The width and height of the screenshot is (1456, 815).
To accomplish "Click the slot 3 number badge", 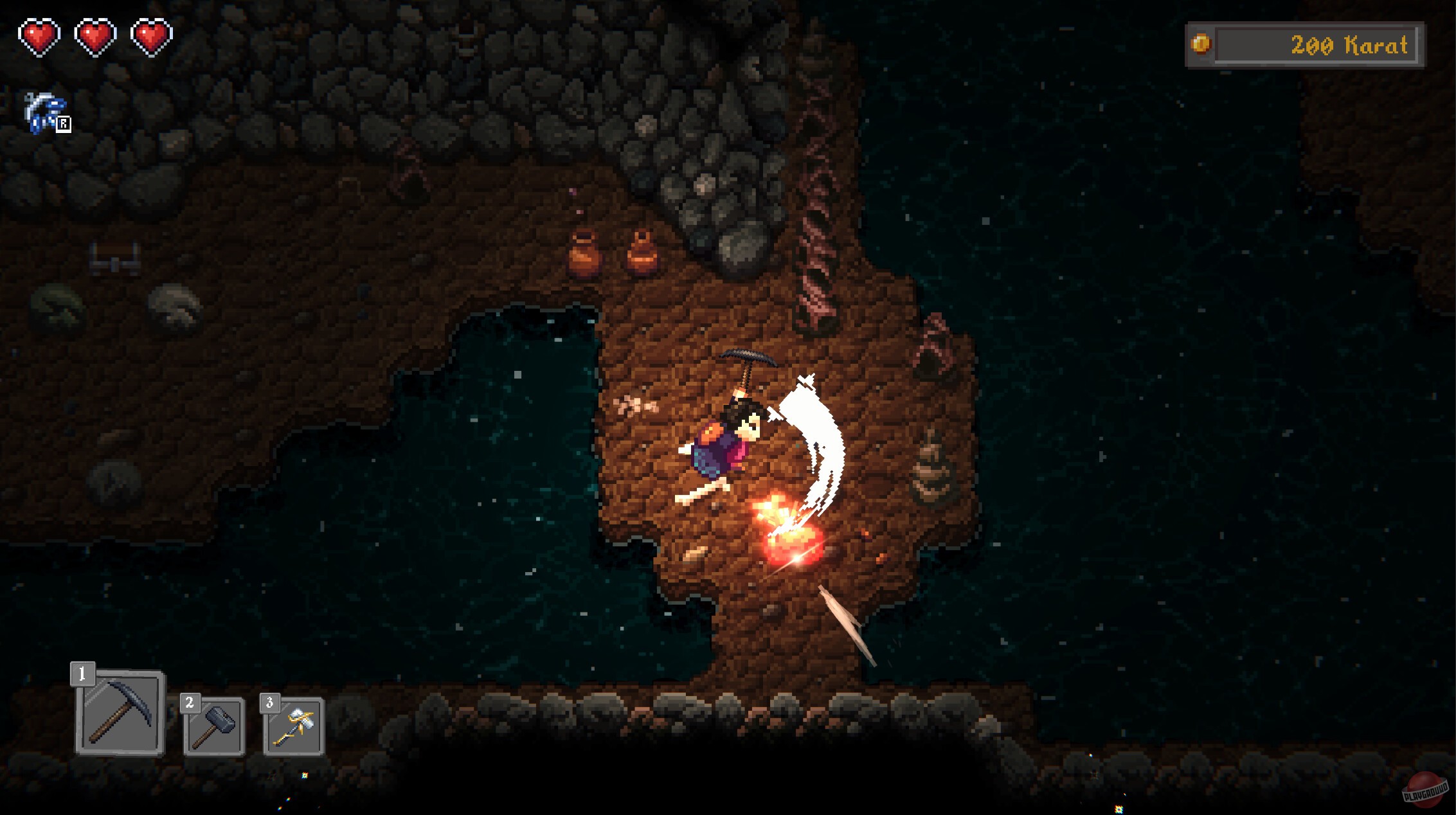I will (x=269, y=704).
